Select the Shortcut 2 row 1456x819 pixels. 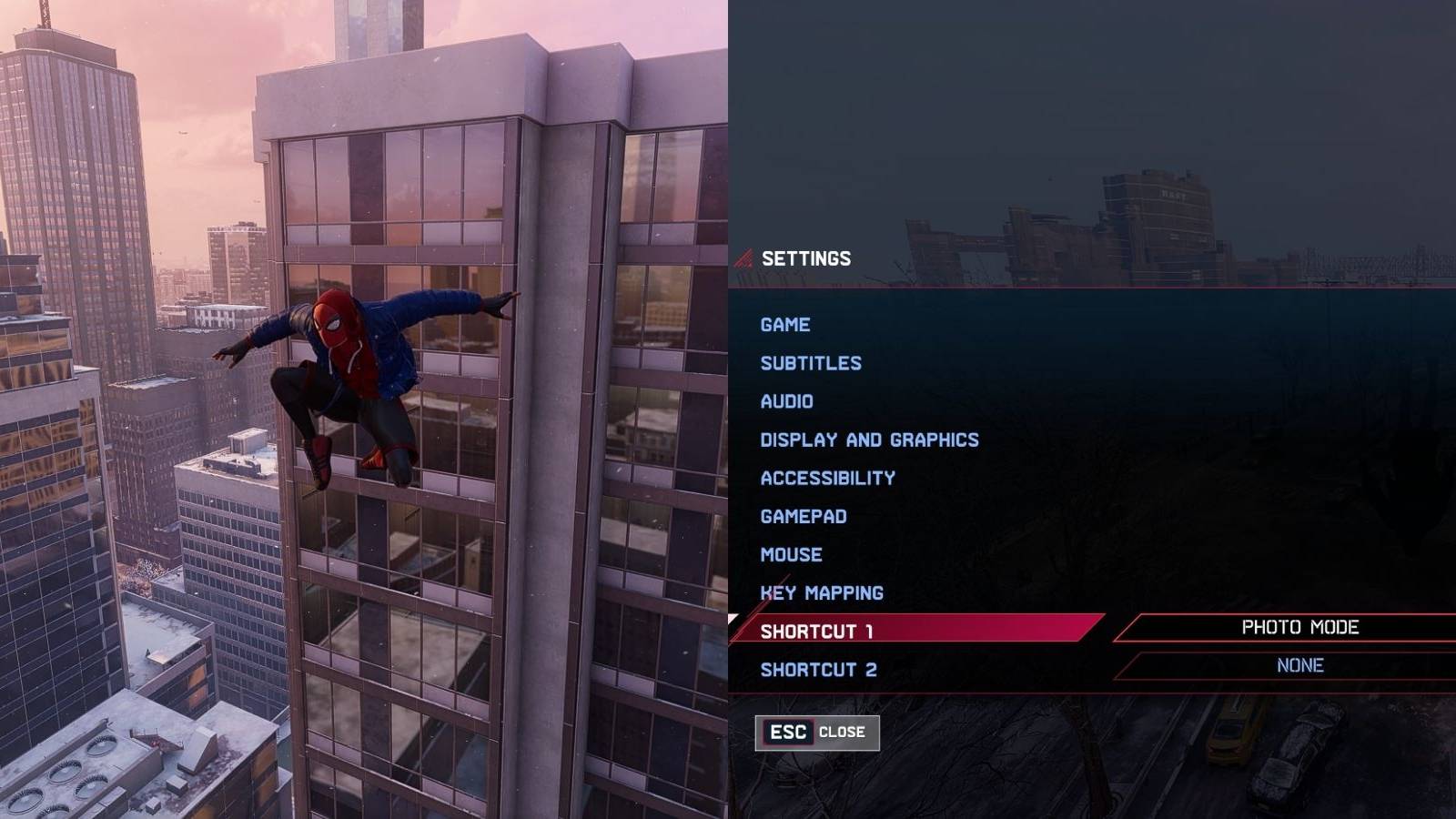click(x=816, y=667)
